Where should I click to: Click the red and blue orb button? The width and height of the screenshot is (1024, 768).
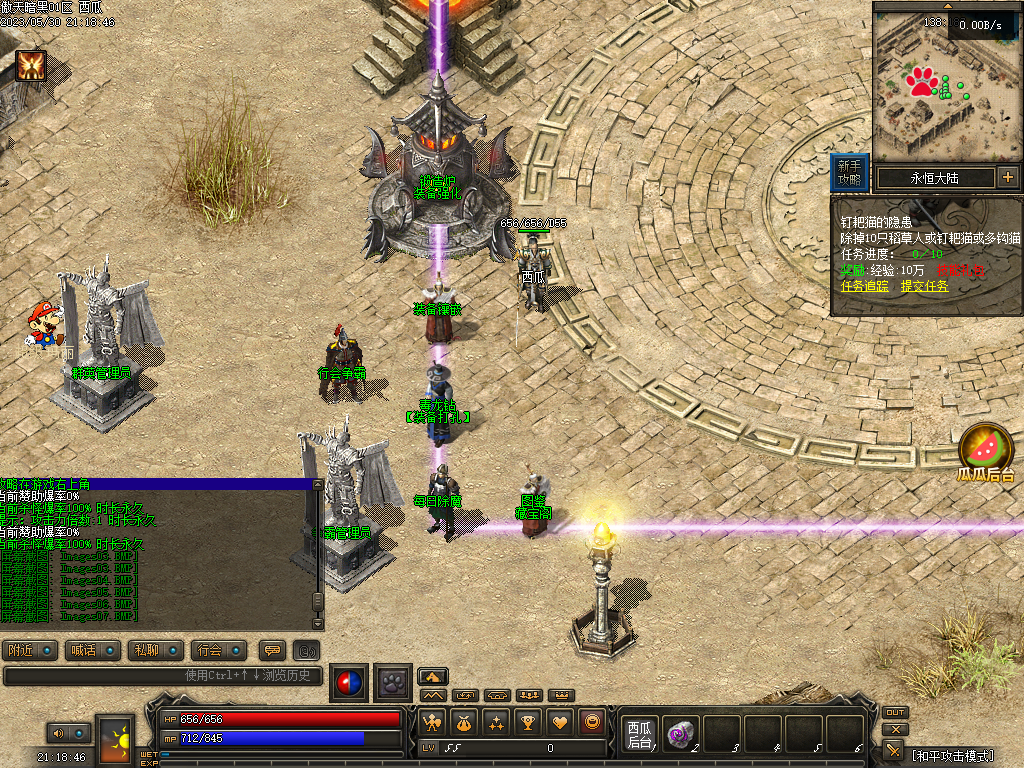[349, 682]
